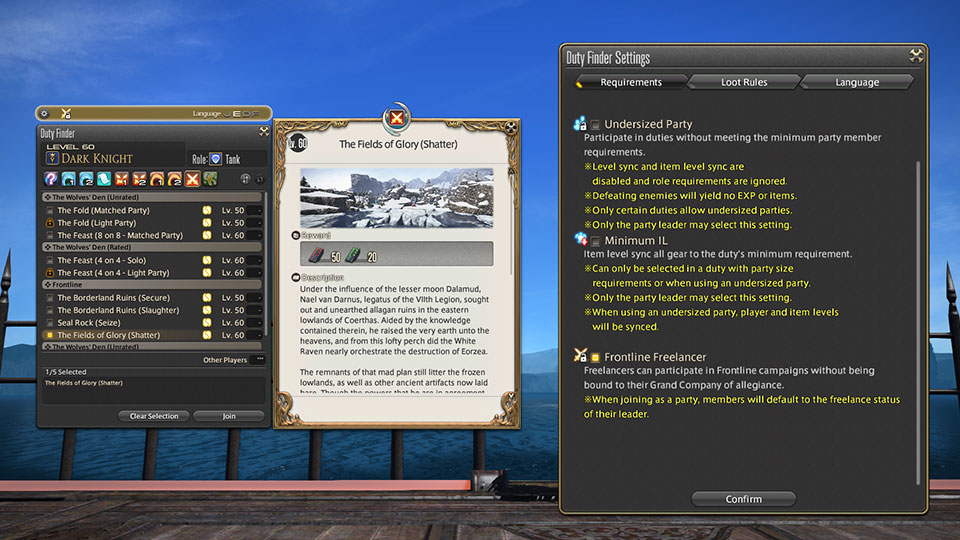Open the Language tab

coord(857,82)
